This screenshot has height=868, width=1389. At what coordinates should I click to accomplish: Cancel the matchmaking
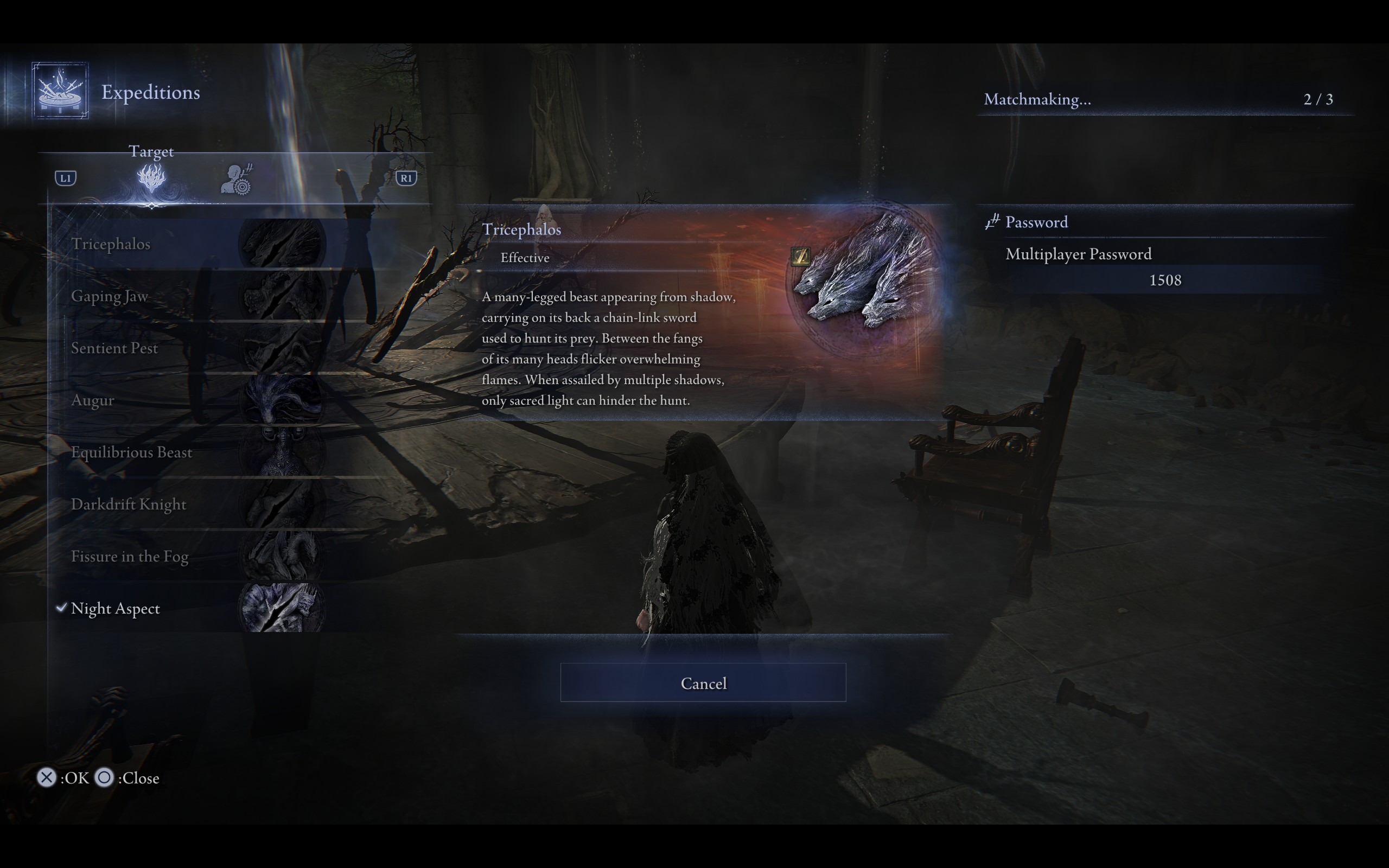[x=703, y=682]
